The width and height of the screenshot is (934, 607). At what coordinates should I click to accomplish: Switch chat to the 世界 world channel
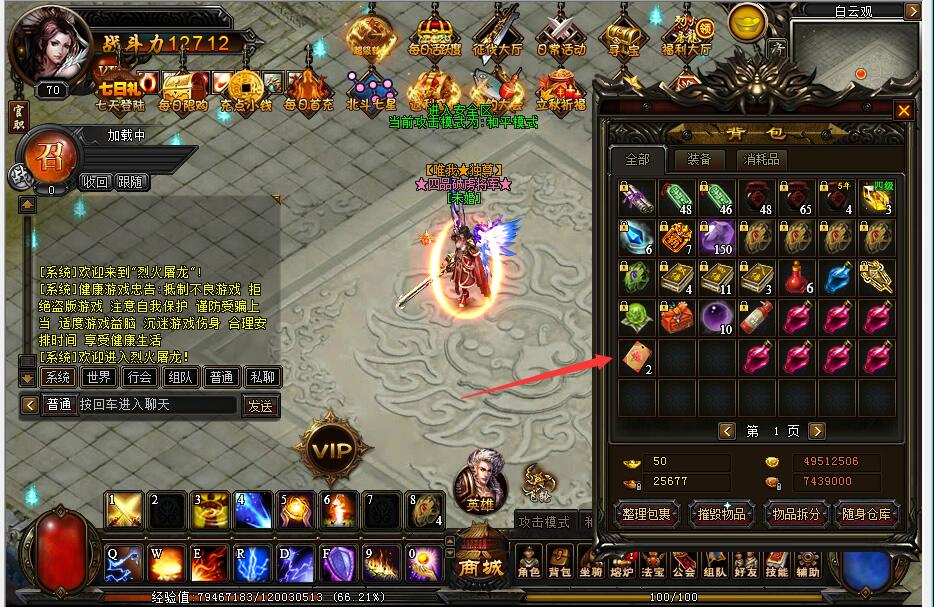click(99, 377)
